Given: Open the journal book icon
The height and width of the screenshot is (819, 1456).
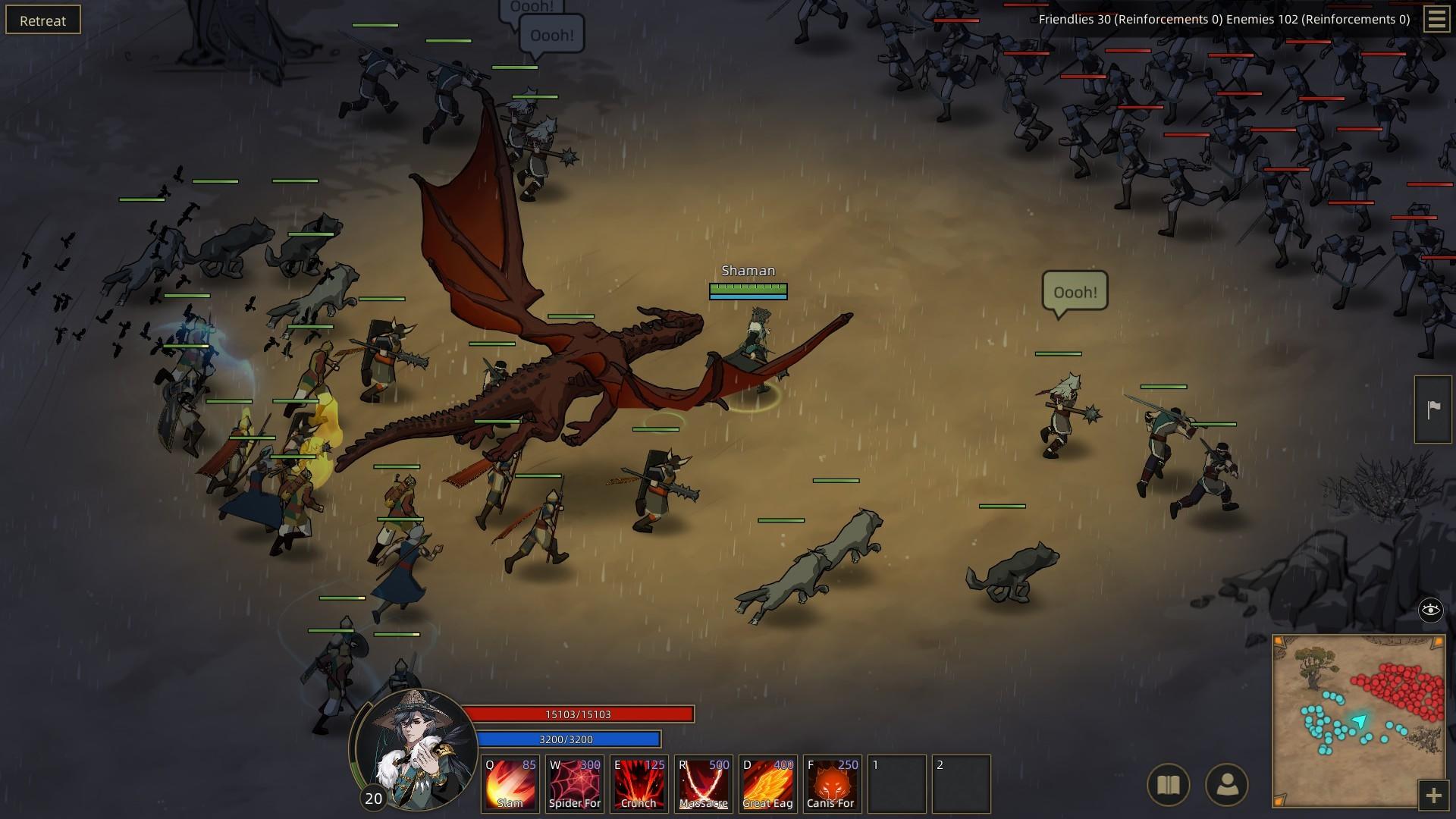Looking at the screenshot, I should pyautogui.click(x=1169, y=783).
